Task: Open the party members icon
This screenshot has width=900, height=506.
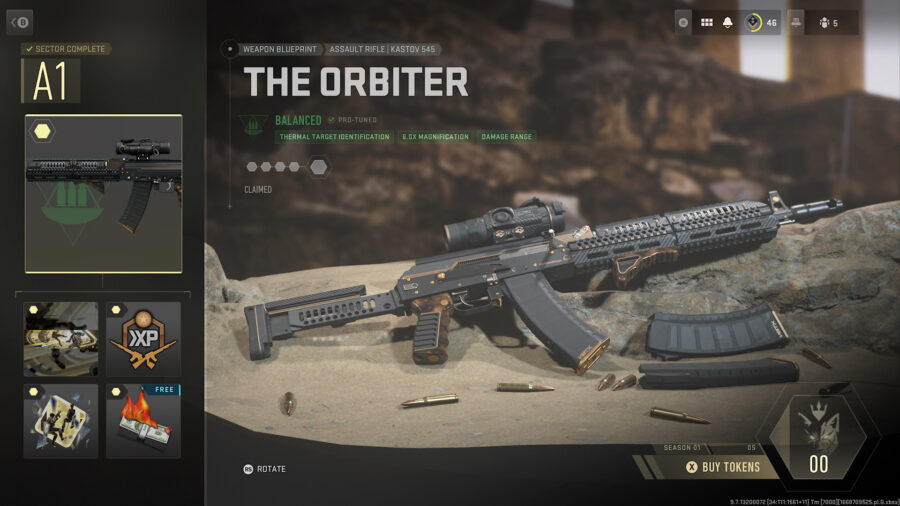Action: tap(825, 22)
